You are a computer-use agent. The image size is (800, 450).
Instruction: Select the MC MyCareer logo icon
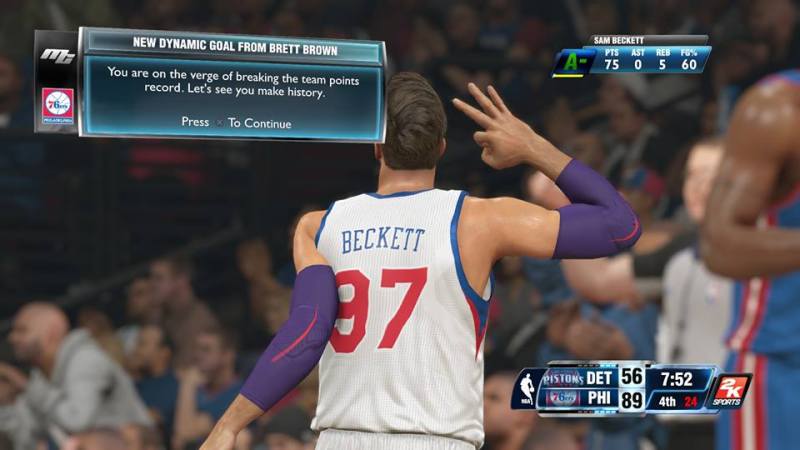pos(57,55)
